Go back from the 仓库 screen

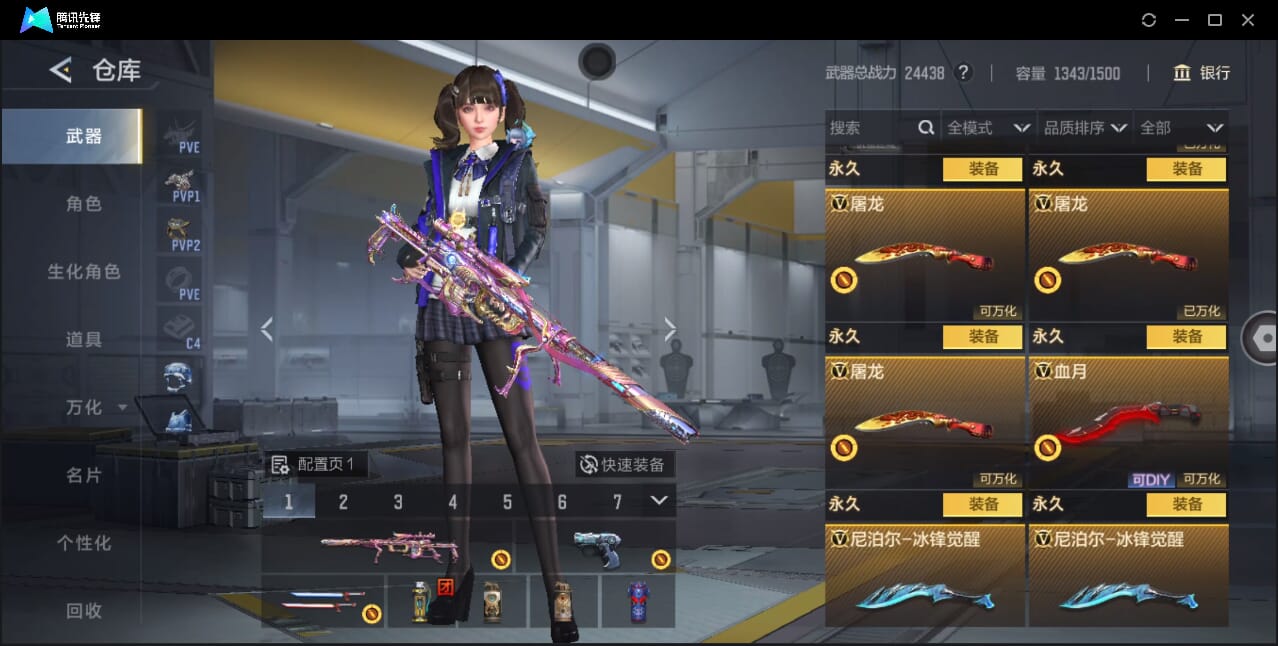coord(61,70)
